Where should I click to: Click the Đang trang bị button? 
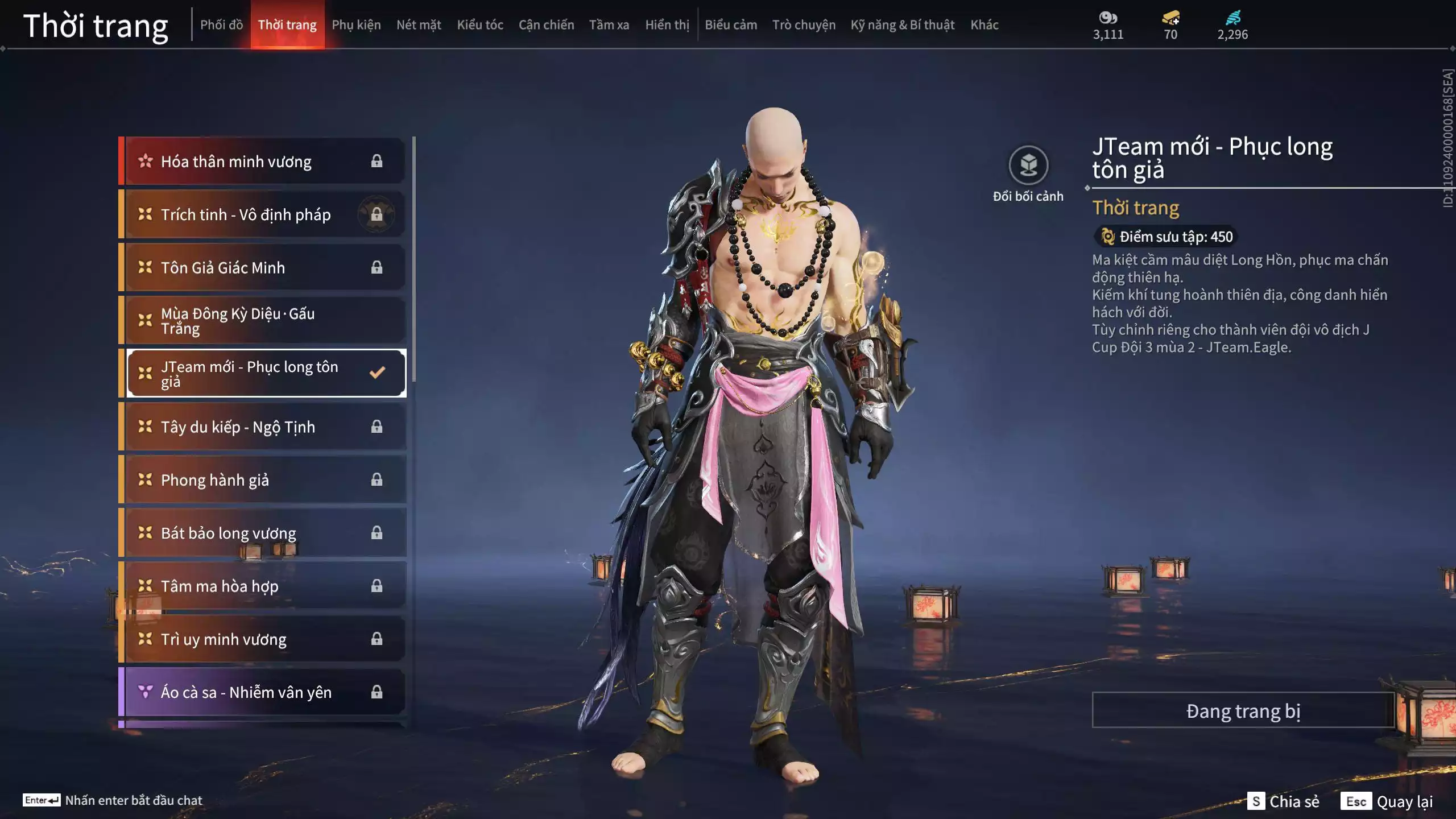click(x=1243, y=710)
